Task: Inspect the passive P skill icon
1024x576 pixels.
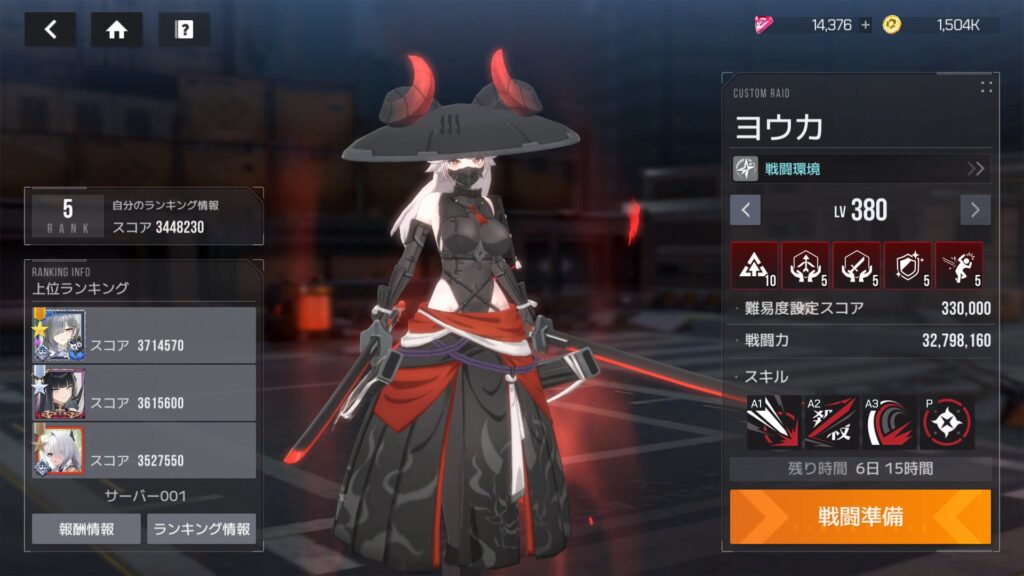Action: point(947,422)
